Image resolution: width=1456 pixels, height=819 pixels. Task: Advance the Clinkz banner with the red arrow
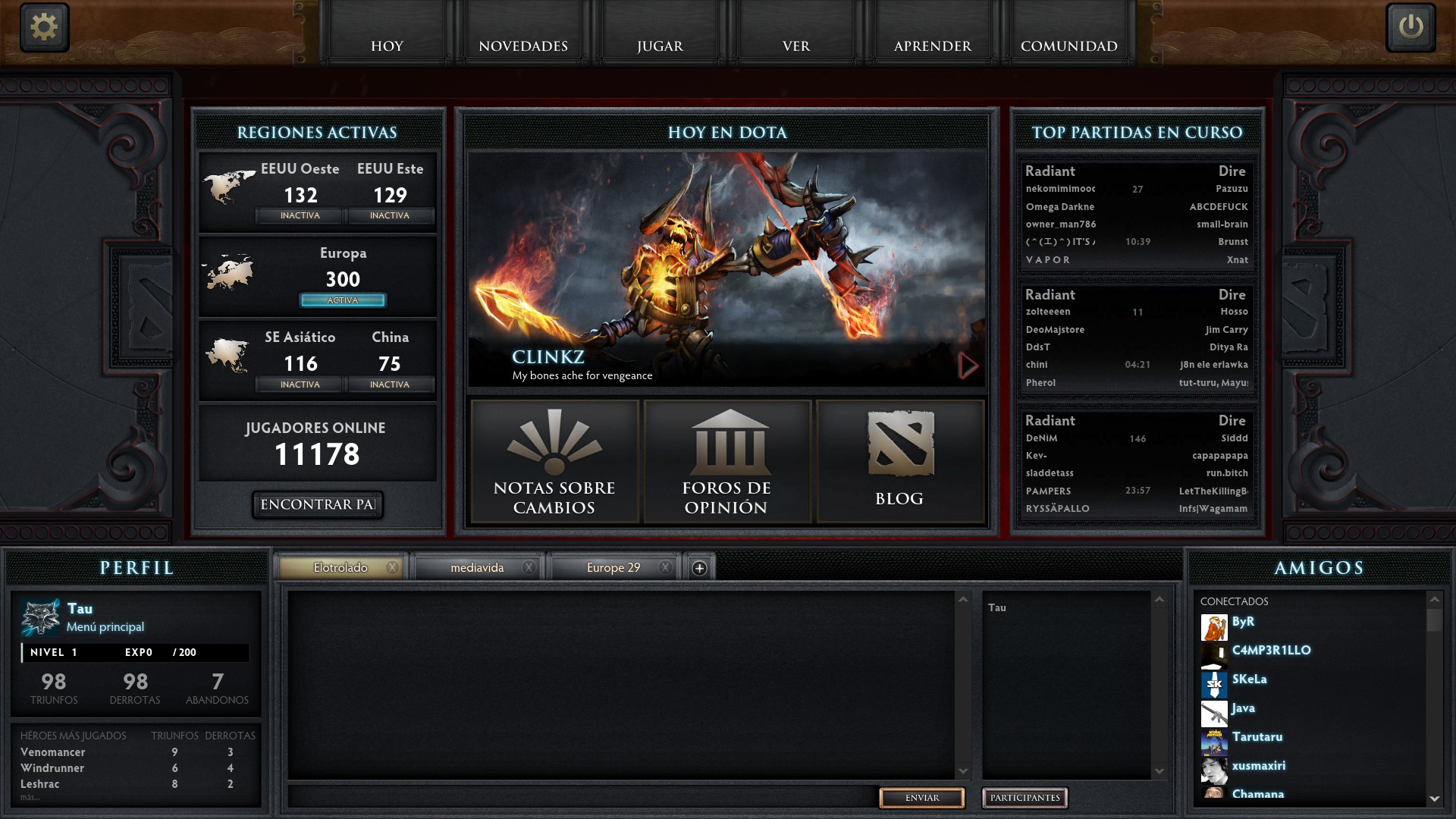click(968, 366)
